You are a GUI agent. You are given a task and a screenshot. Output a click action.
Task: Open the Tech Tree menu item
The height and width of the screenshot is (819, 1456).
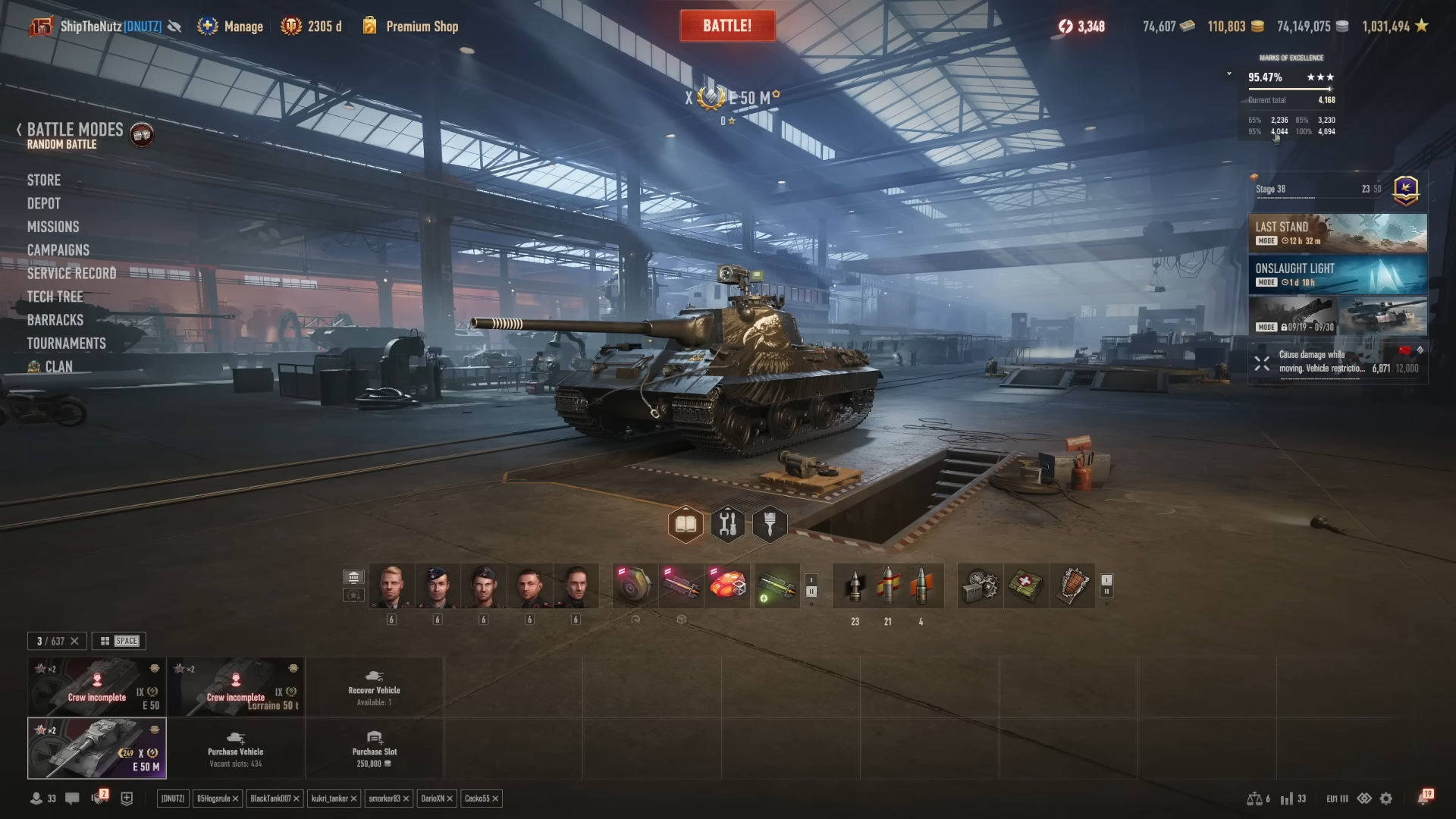pos(57,297)
